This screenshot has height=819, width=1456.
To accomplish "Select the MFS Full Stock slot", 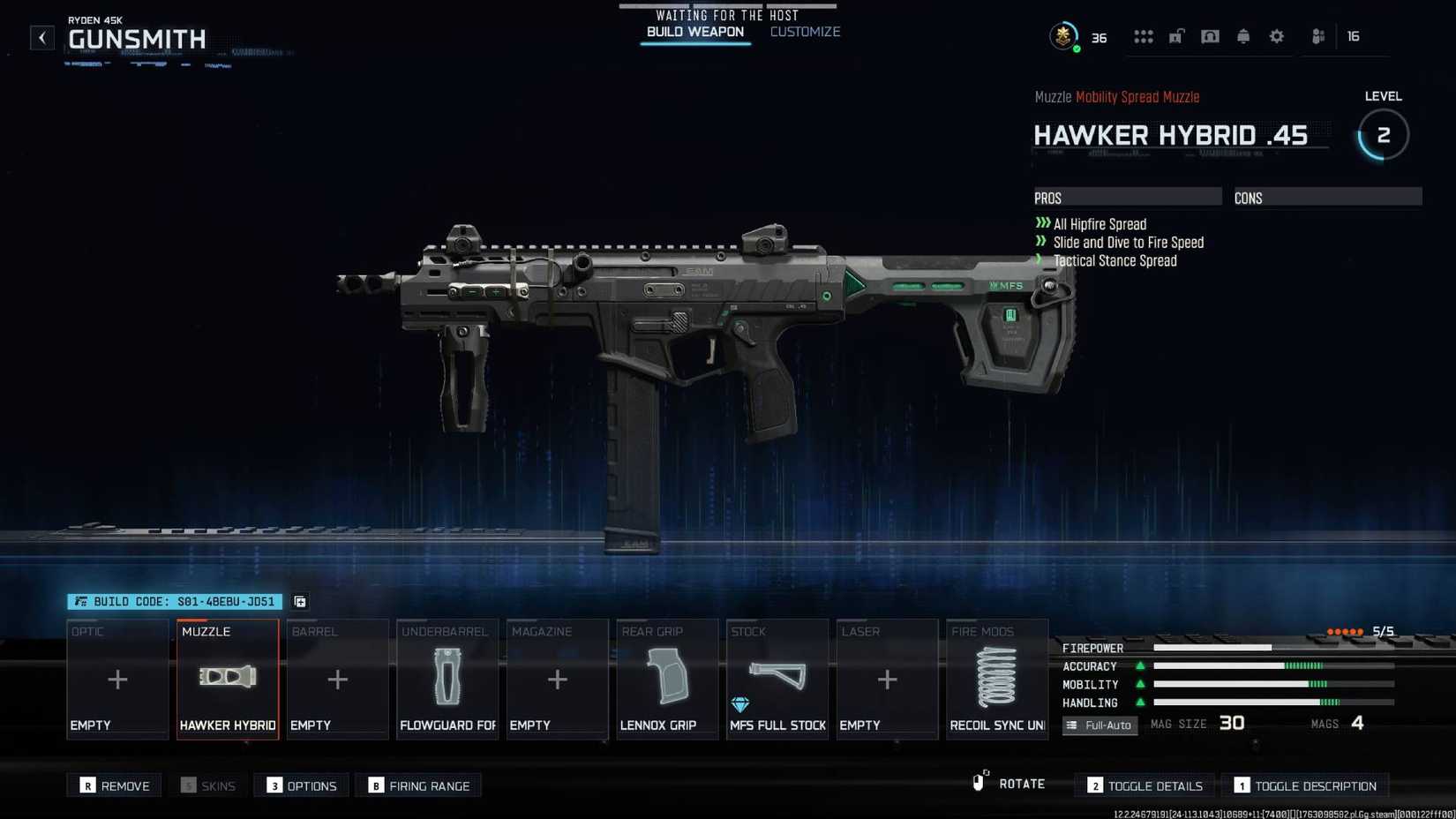I will 777,680.
